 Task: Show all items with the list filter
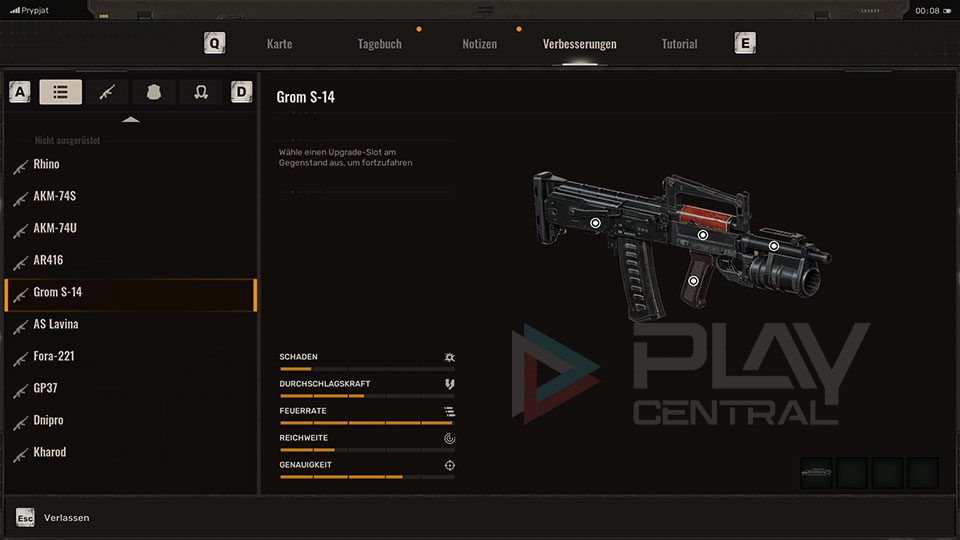click(61, 92)
